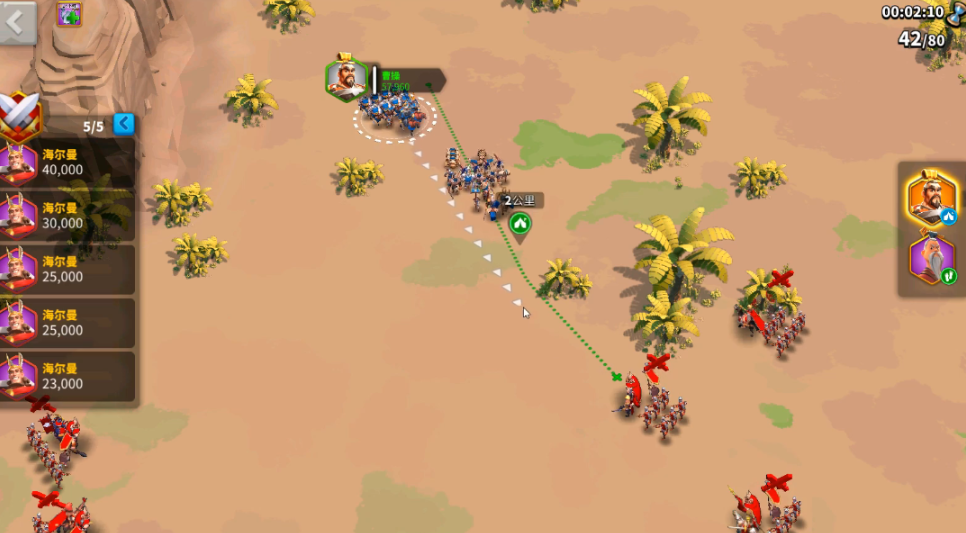The height and width of the screenshot is (533, 966).
Task: Choose the purple-framed white-bearded elder commander portrait
Action: pos(932,259)
